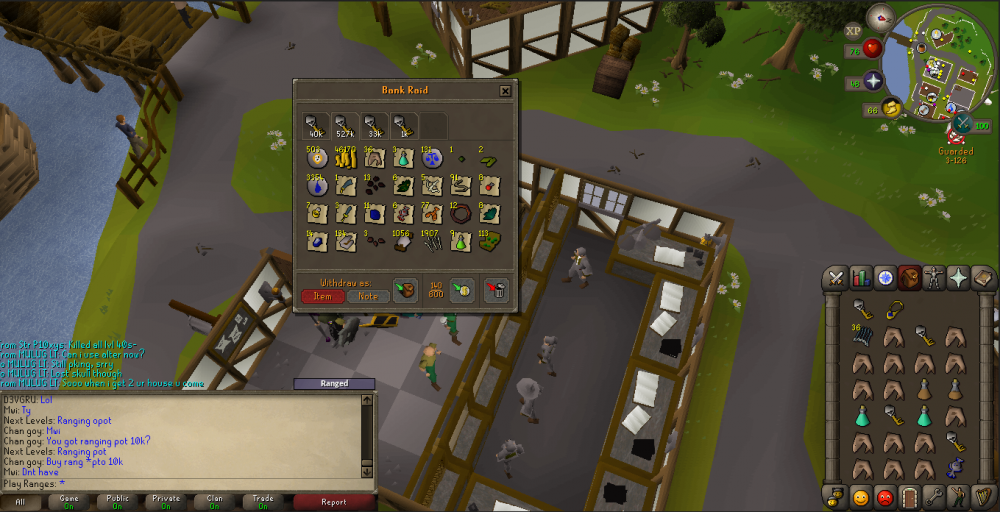Select the Item withdraw mode
Image resolution: width=1000 pixels, height=512 pixels.
[x=322, y=296]
